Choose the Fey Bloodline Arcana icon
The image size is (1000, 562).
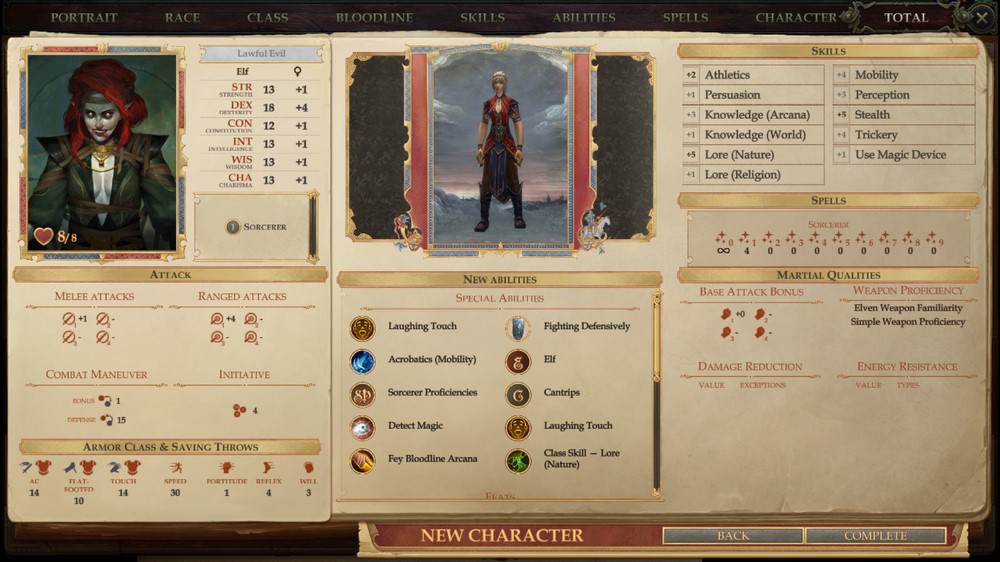point(363,460)
